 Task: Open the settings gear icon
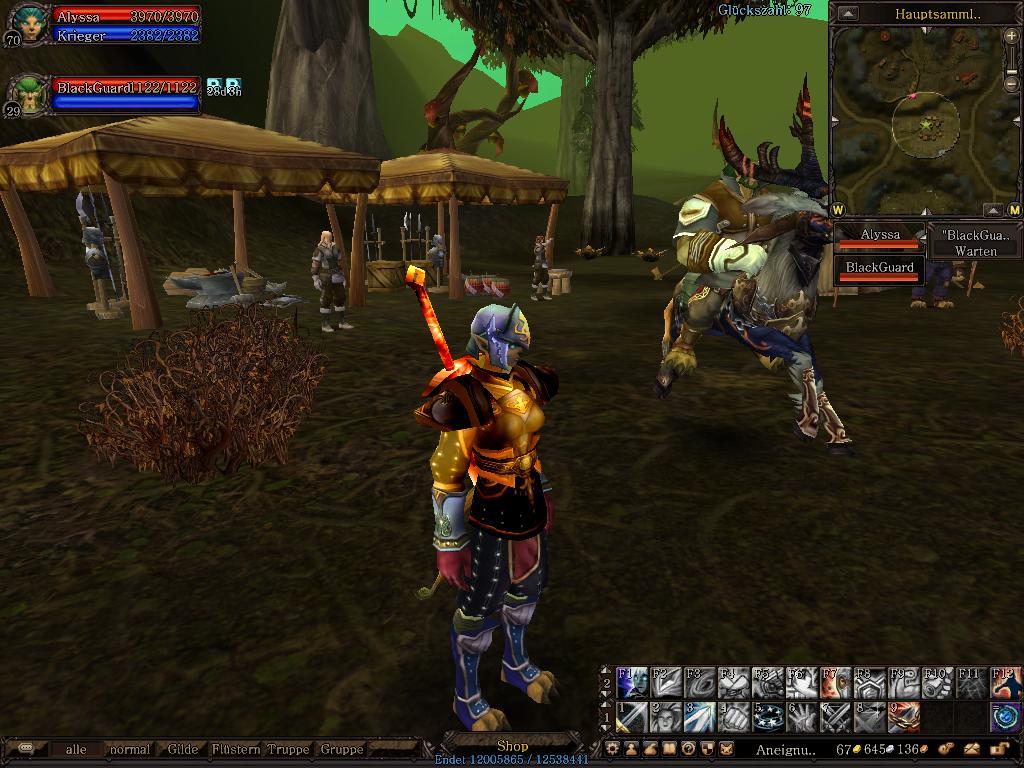pos(613,748)
